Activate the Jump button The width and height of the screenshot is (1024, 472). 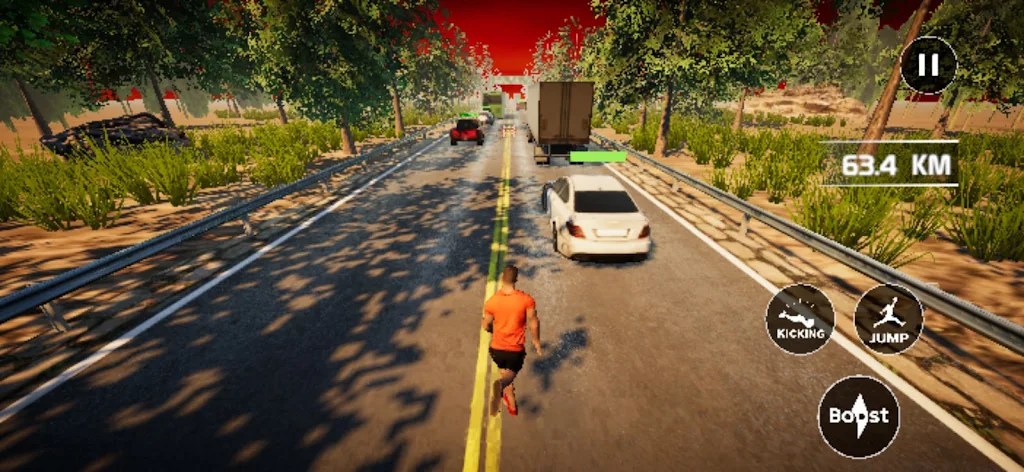pyautogui.click(x=888, y=319)
